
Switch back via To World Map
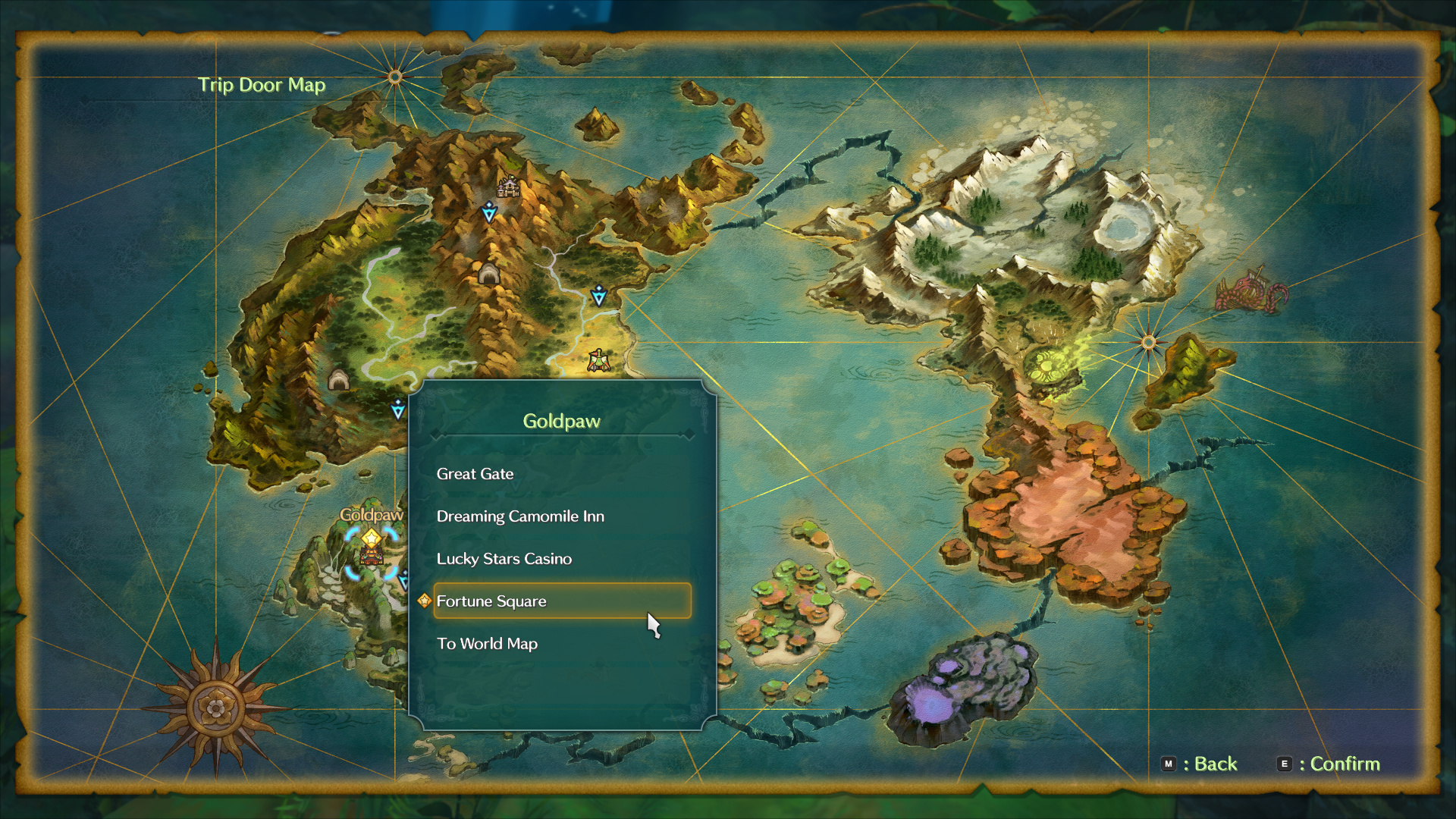[487, 644]
